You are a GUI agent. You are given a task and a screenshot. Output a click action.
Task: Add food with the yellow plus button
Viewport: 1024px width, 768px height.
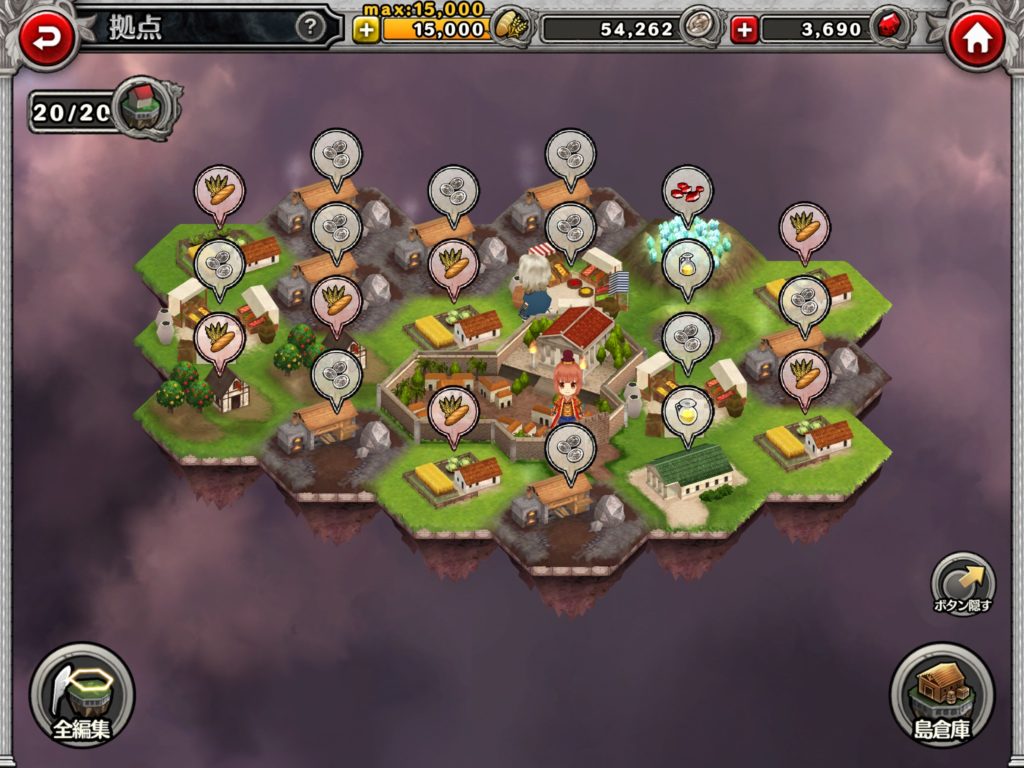tap(366, 29)
